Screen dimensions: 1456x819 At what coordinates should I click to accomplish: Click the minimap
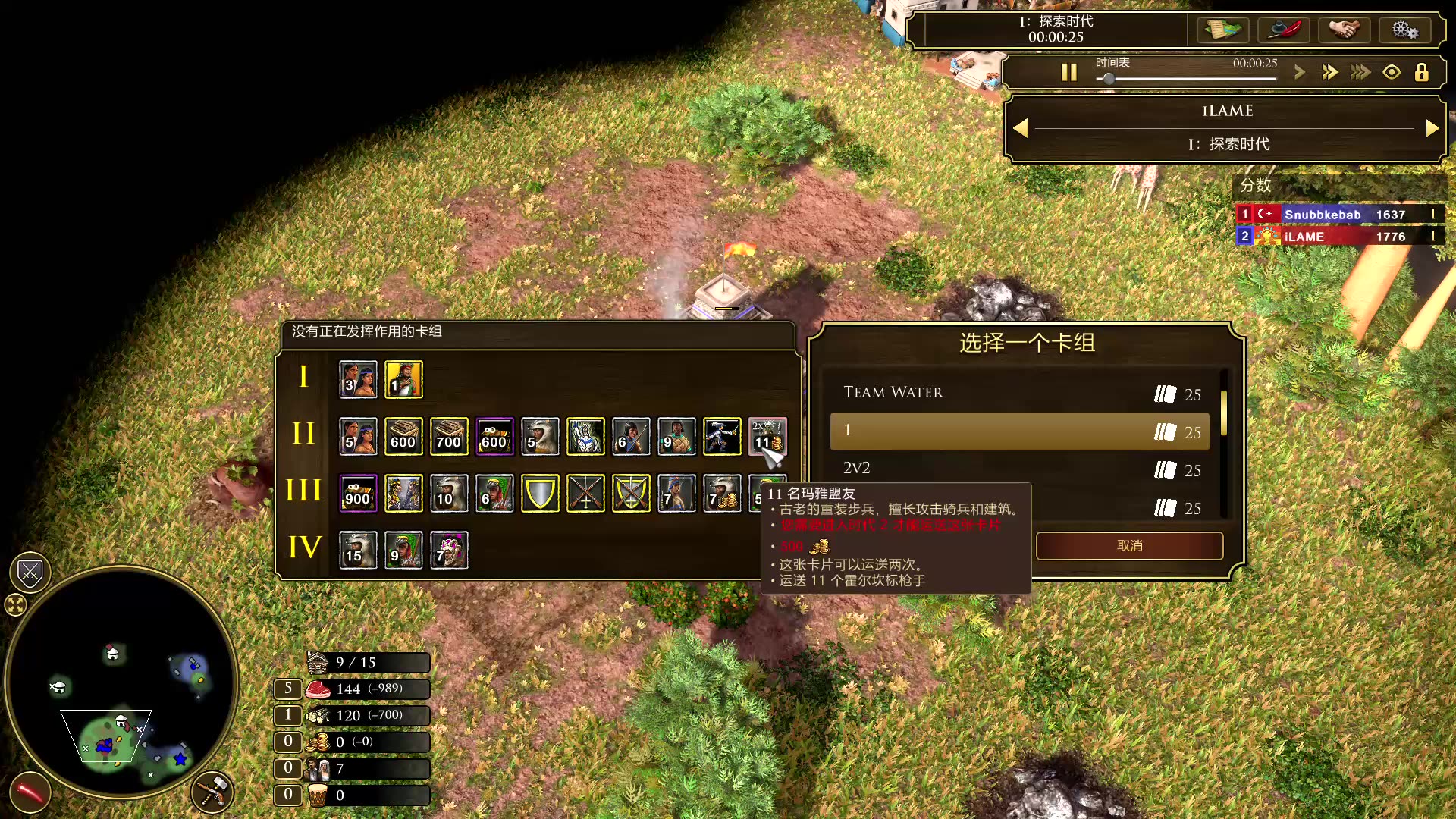pos(121,682)
